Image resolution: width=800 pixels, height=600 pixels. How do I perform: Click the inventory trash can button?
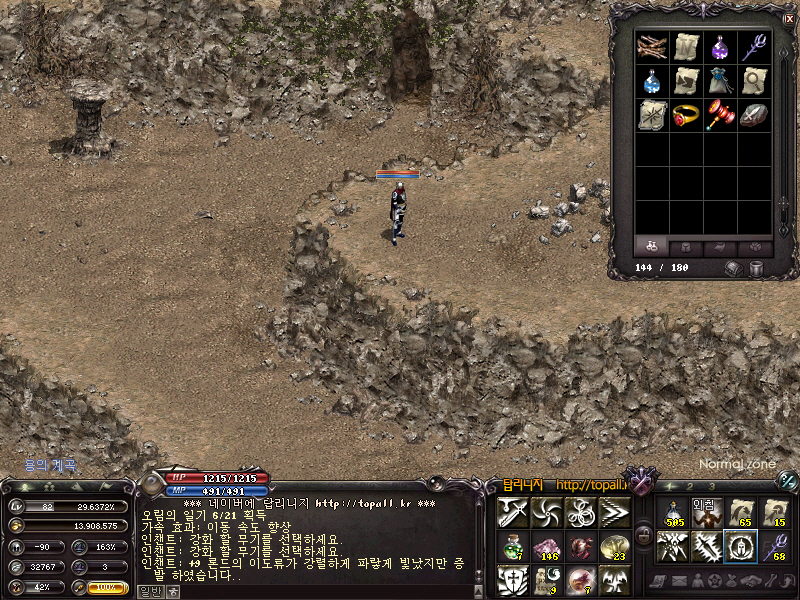coord(757,268)
